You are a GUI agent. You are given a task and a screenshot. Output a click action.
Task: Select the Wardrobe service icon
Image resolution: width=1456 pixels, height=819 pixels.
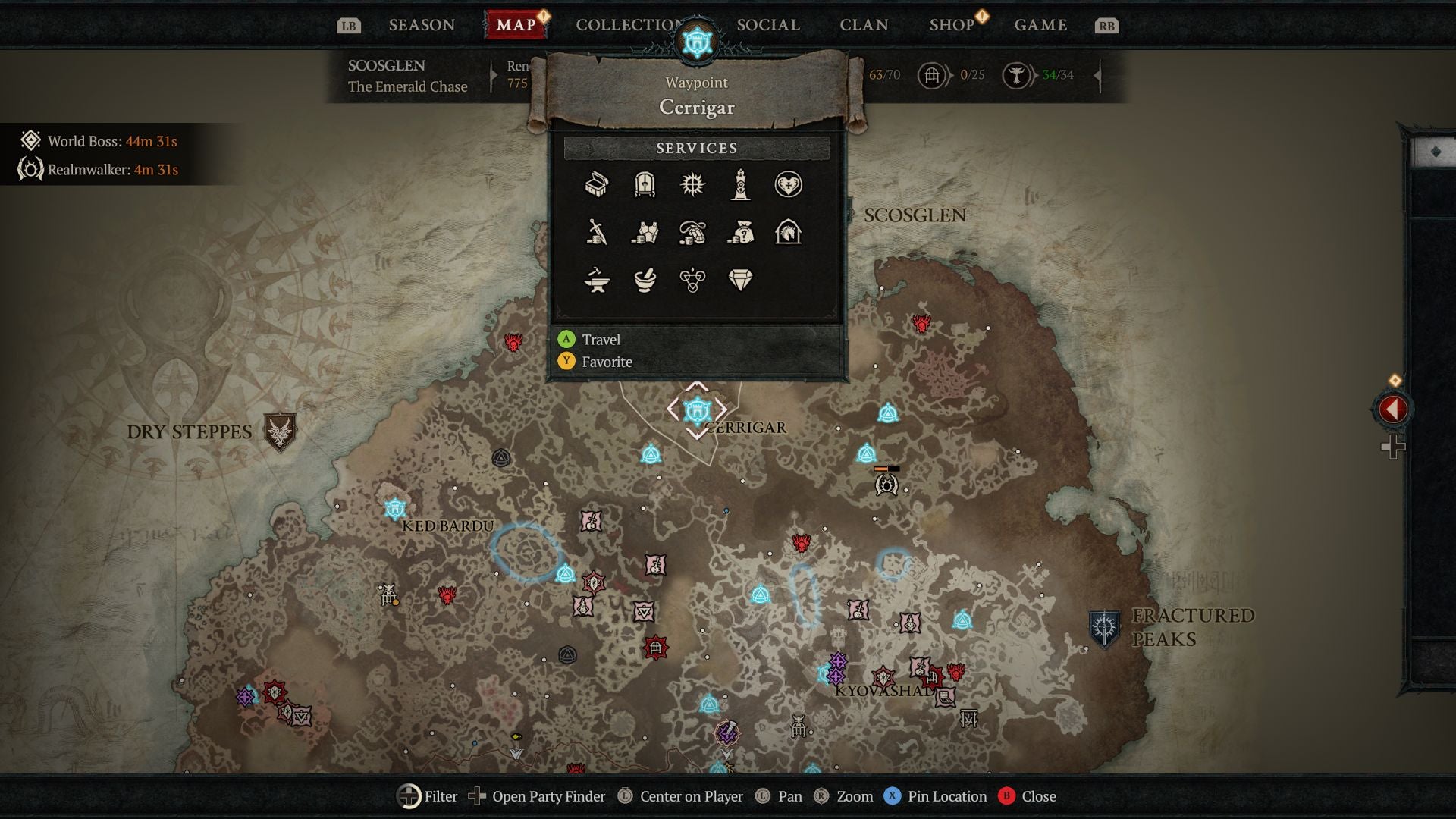[x=645, y=186]
